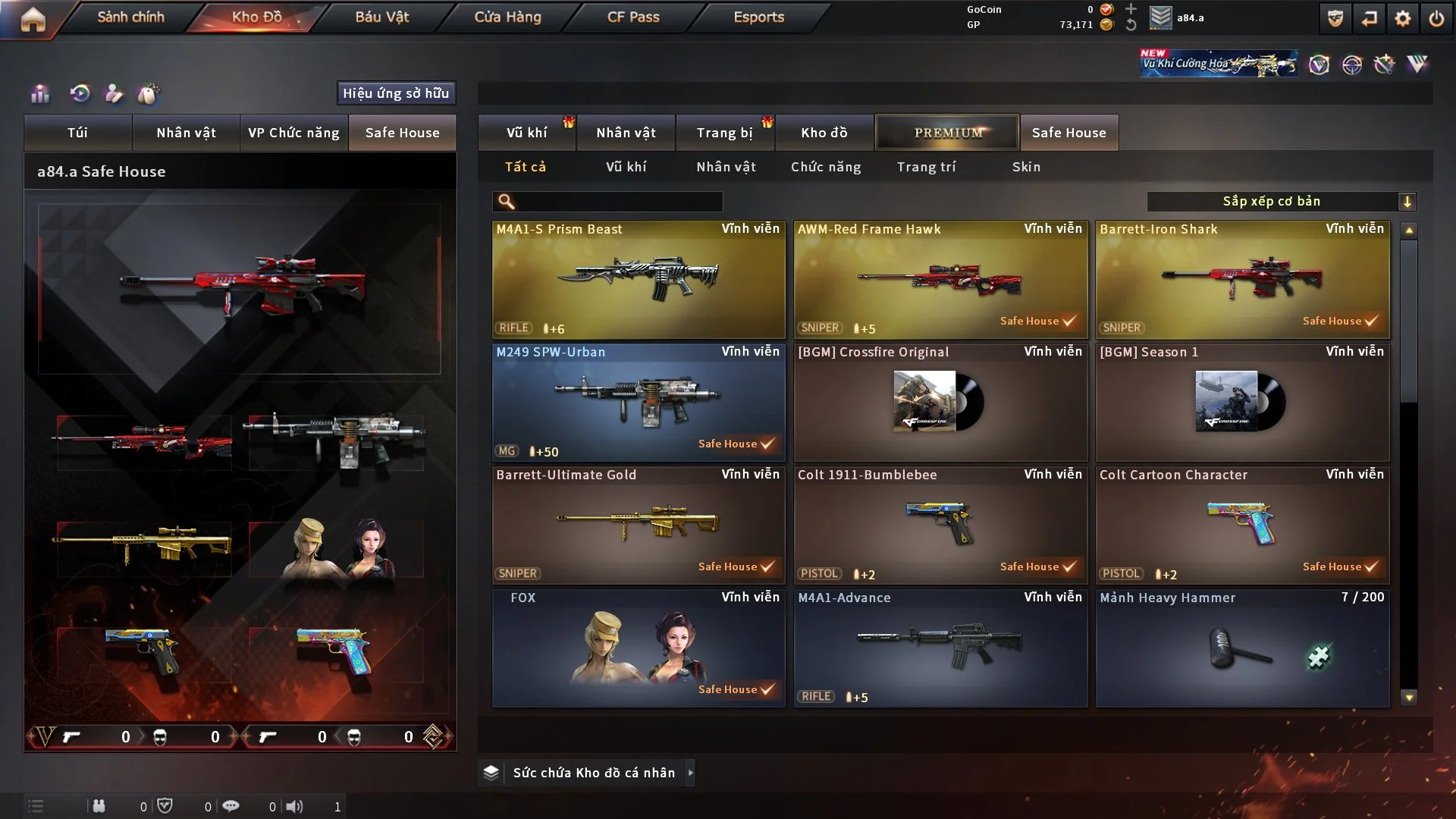The width and height of the screenshot is (1456, 819).
Task: Pick the Mảnh Heavy Hammer item
Action: [1242, 648]
